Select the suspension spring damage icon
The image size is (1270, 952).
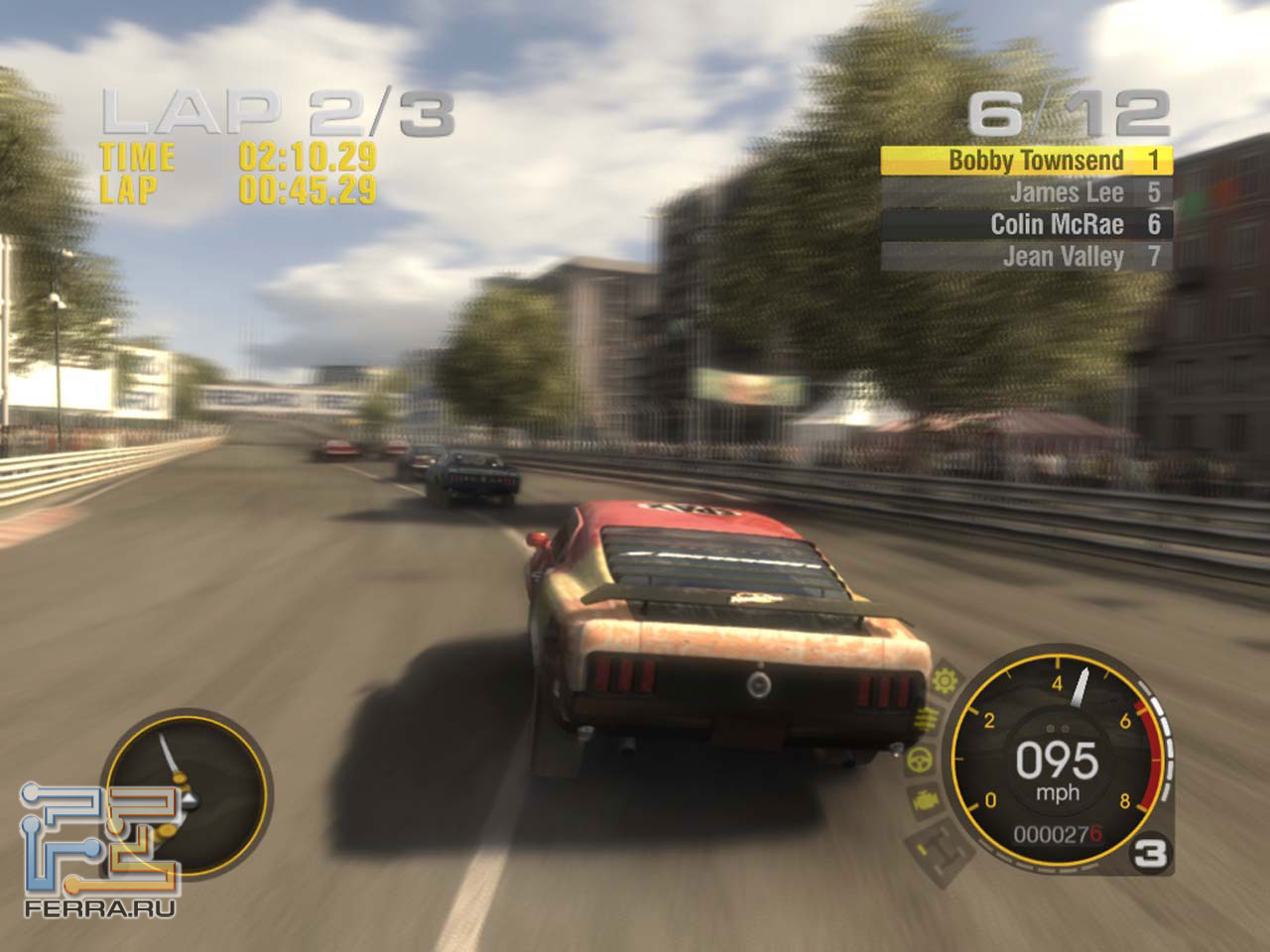928,719
